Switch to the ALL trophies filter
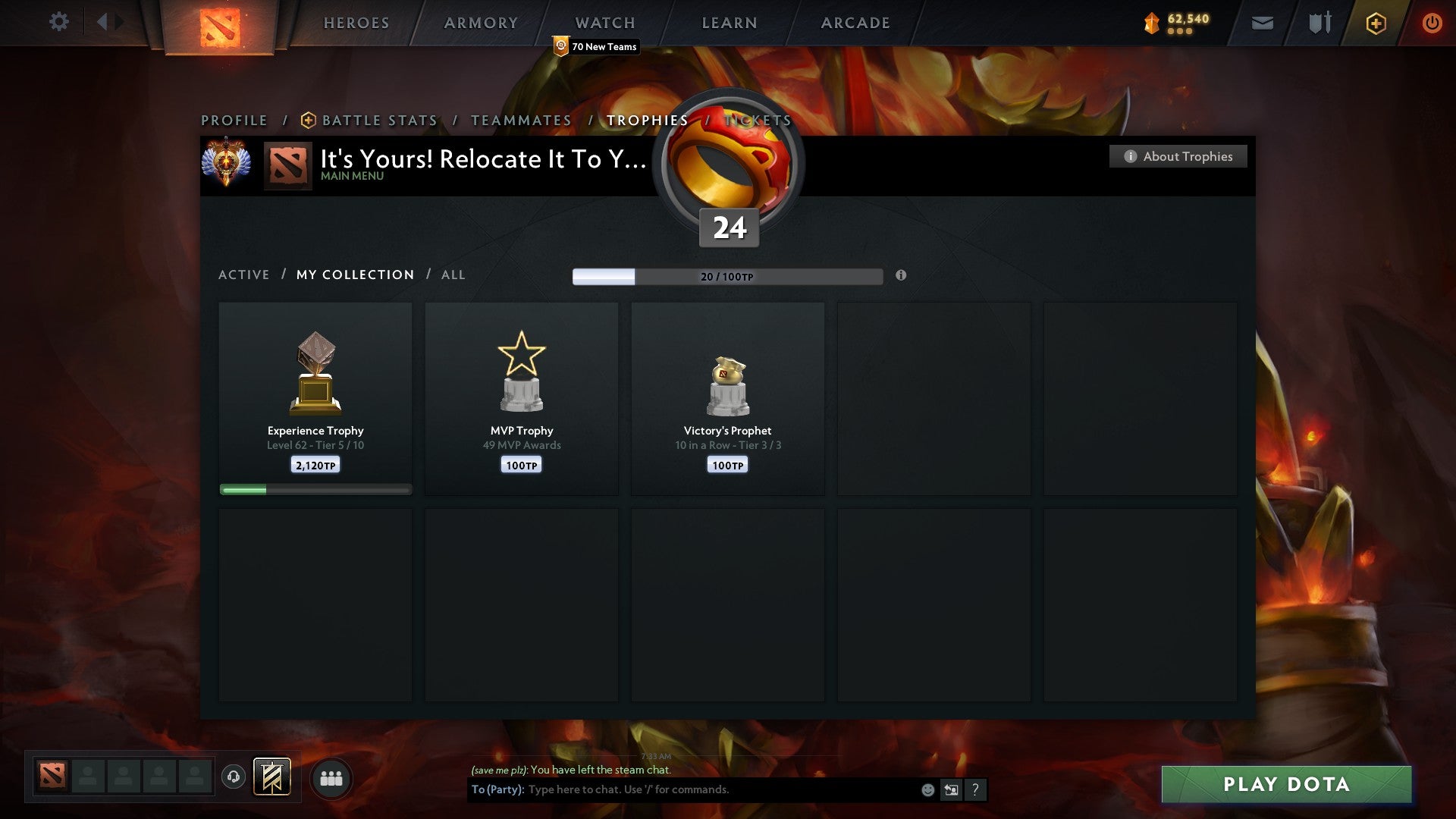The image size is (1456, 819). (x=453, y=275)
